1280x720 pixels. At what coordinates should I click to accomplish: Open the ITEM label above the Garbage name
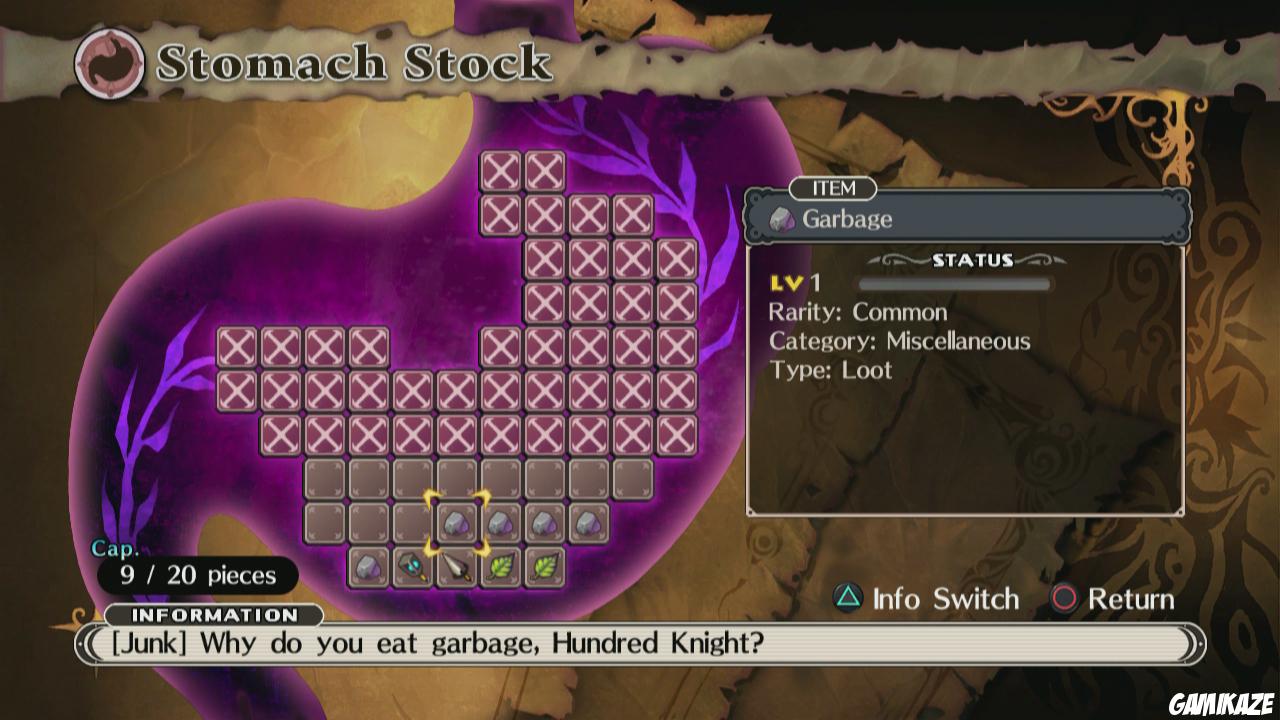[x=833, y=189]
